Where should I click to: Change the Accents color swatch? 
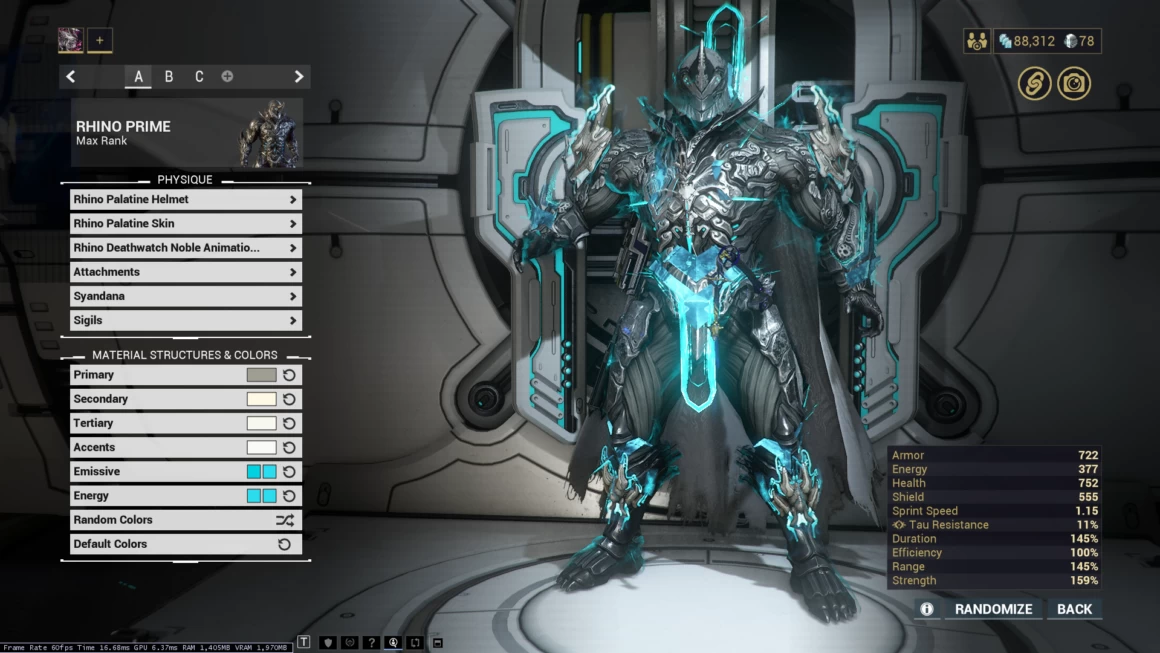[x=261, y=447]
